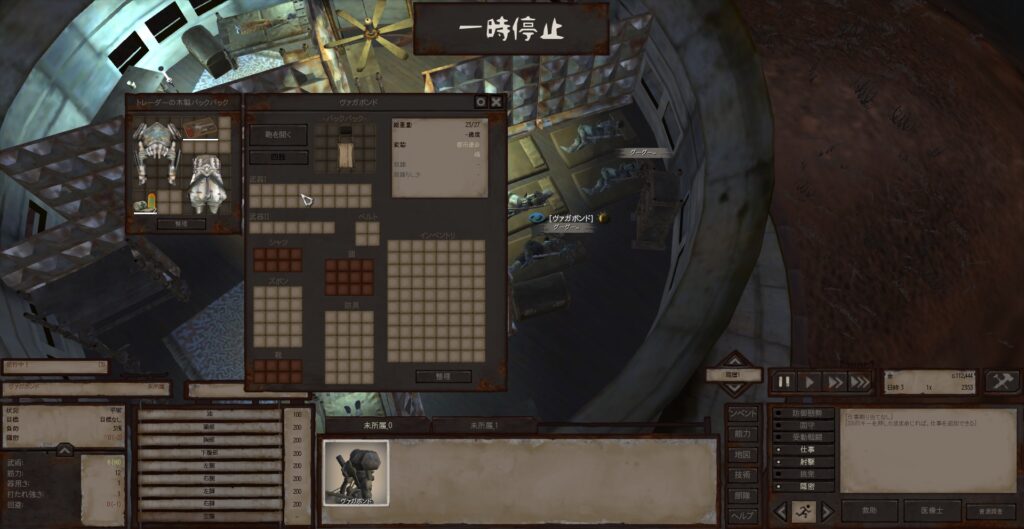The width and height of the screenshot is (1024, 529).
Task: Select the ヴァガボンド character portrait
Action: (355, 472)
